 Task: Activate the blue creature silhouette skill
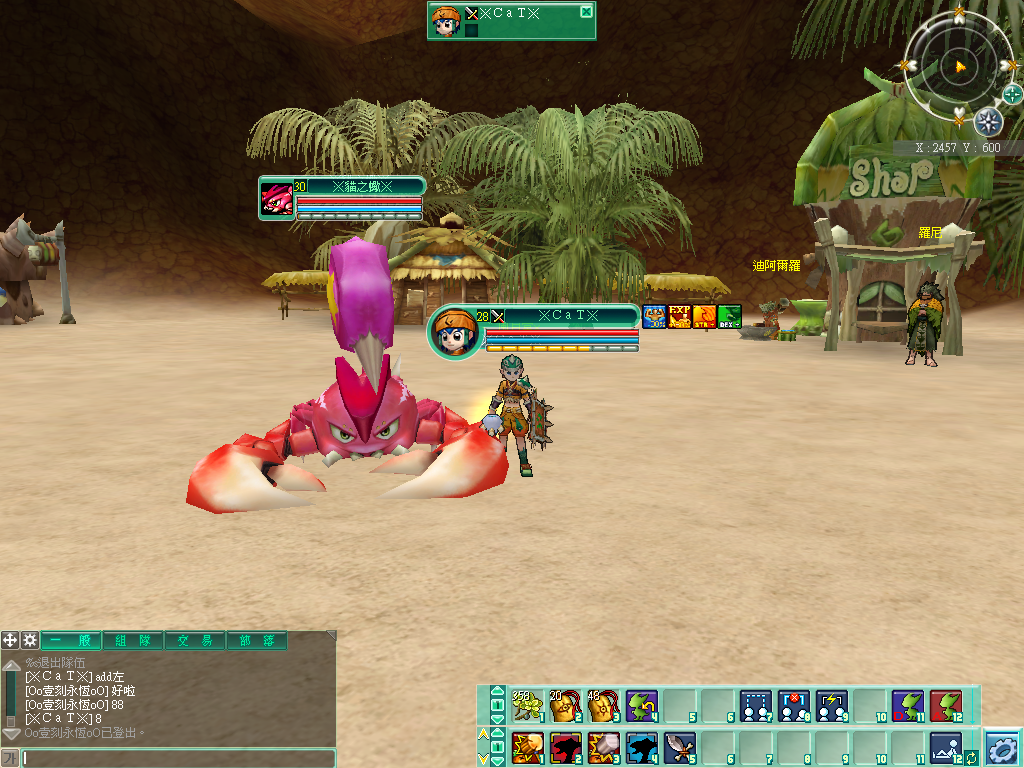640,746
